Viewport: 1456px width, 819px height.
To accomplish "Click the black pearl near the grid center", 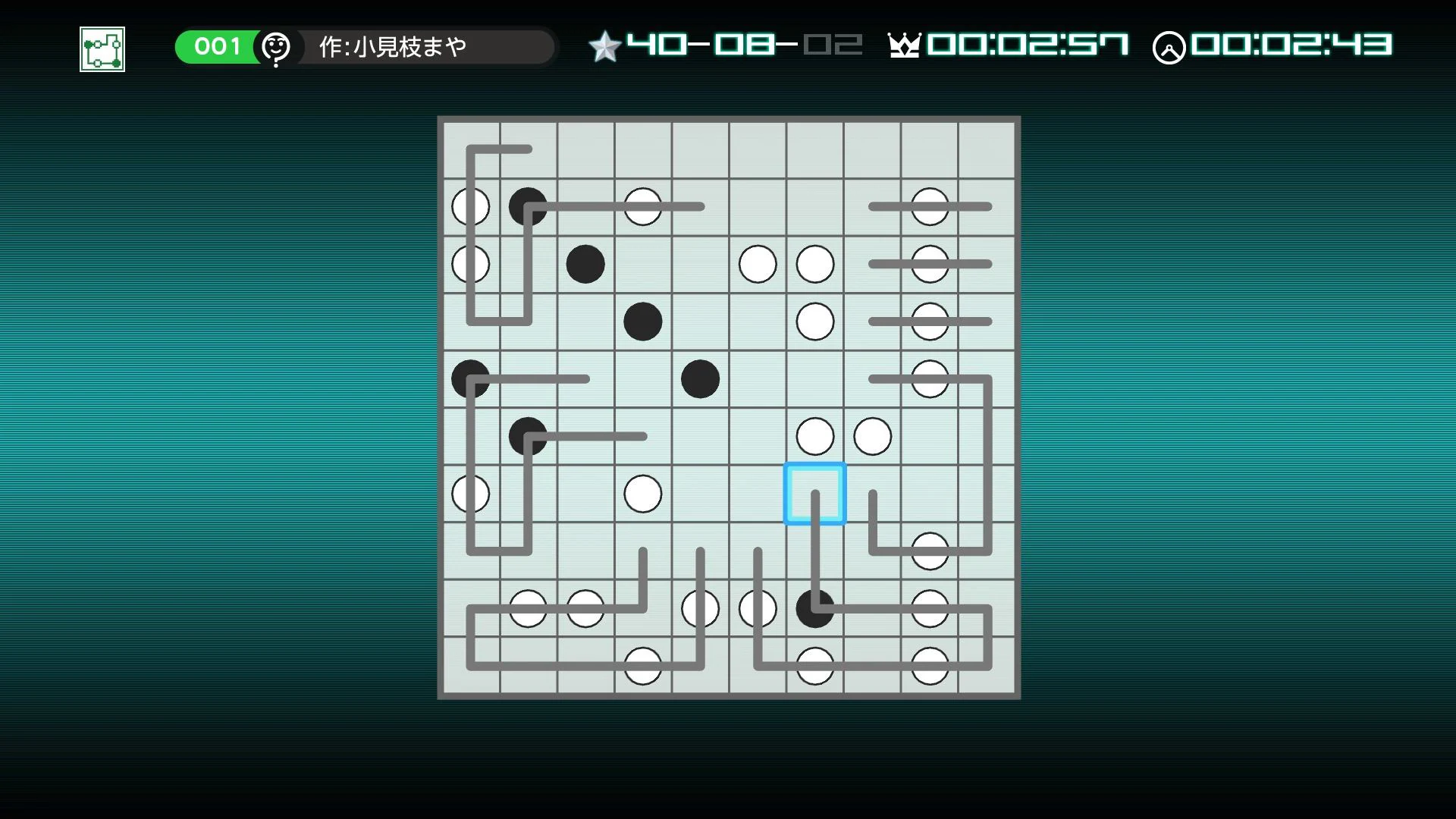I will (x=700, y=378).
